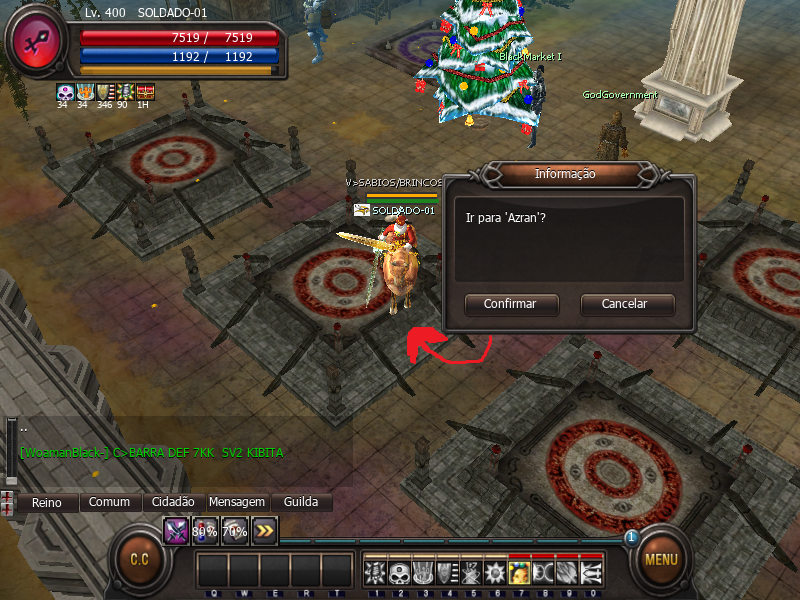The width and height of the screenshot is (800, 600).
Task: Select the Cidadão chat tab
Action: tap(174, 502)
